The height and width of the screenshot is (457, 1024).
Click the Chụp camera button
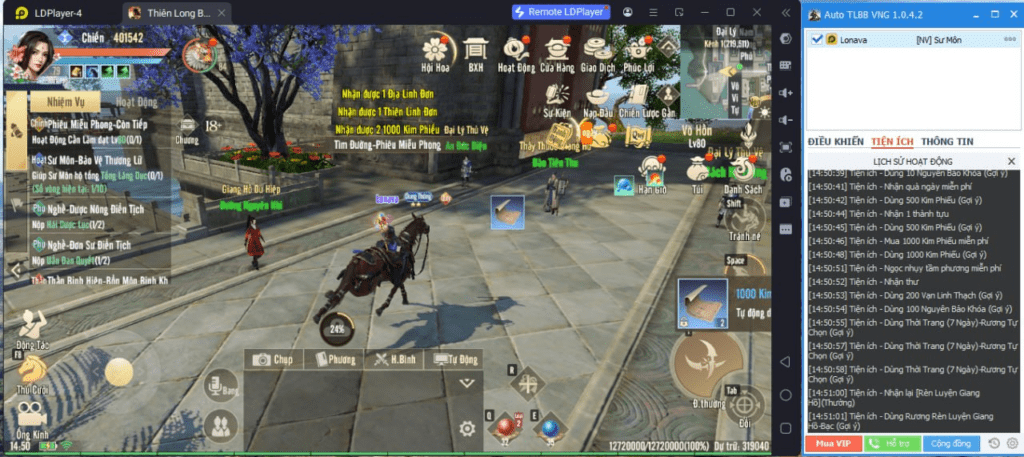(x=274, y=359)
